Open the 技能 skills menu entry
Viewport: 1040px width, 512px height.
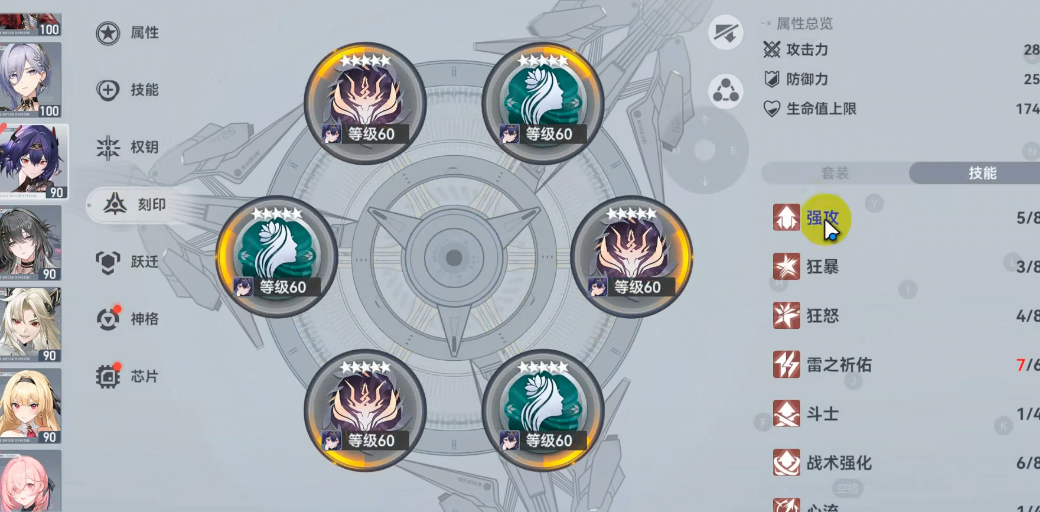[x=128, y=90]
